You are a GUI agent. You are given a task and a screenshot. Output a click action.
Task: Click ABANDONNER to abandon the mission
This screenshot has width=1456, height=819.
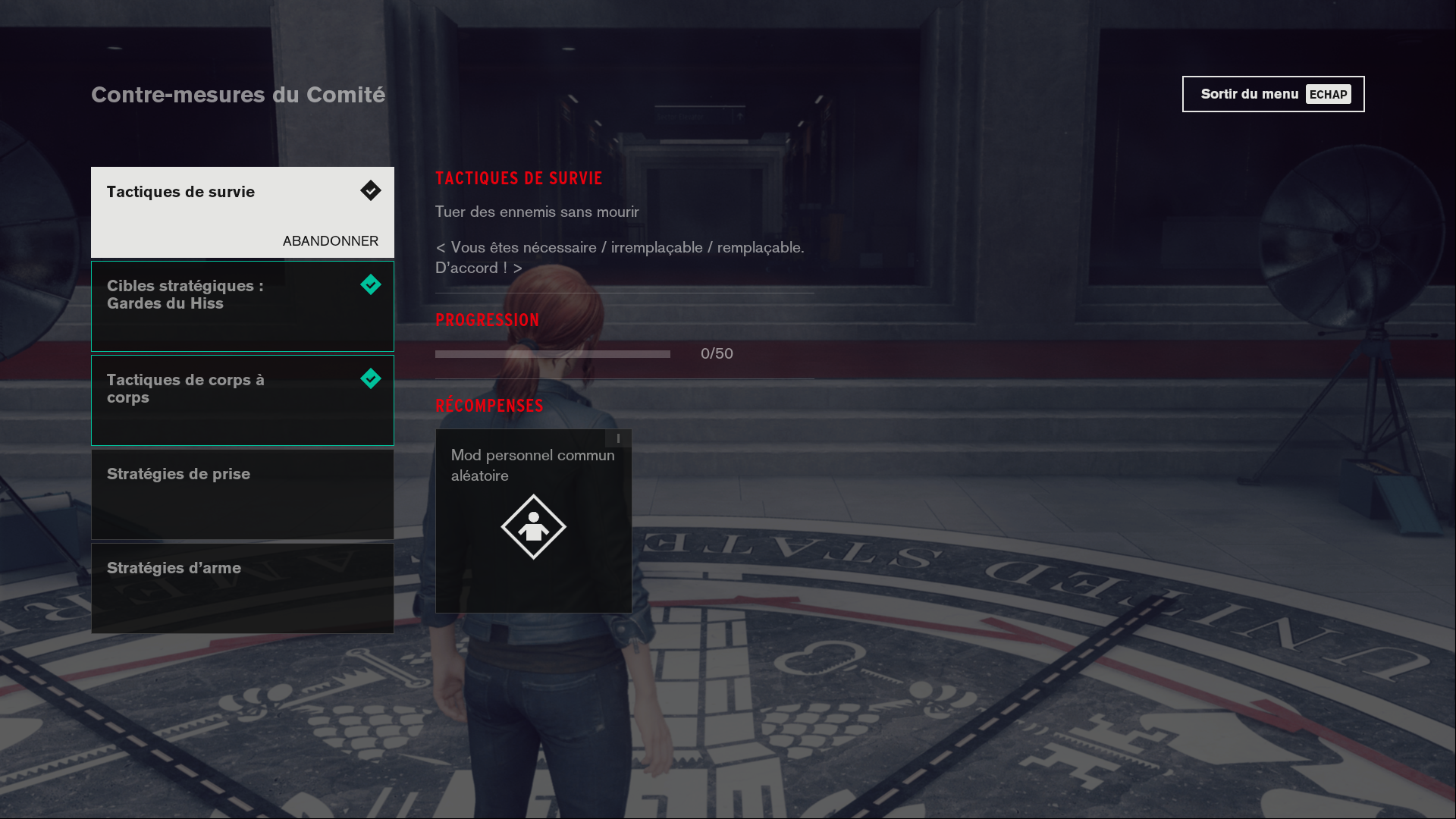click(x=331, y=241)
